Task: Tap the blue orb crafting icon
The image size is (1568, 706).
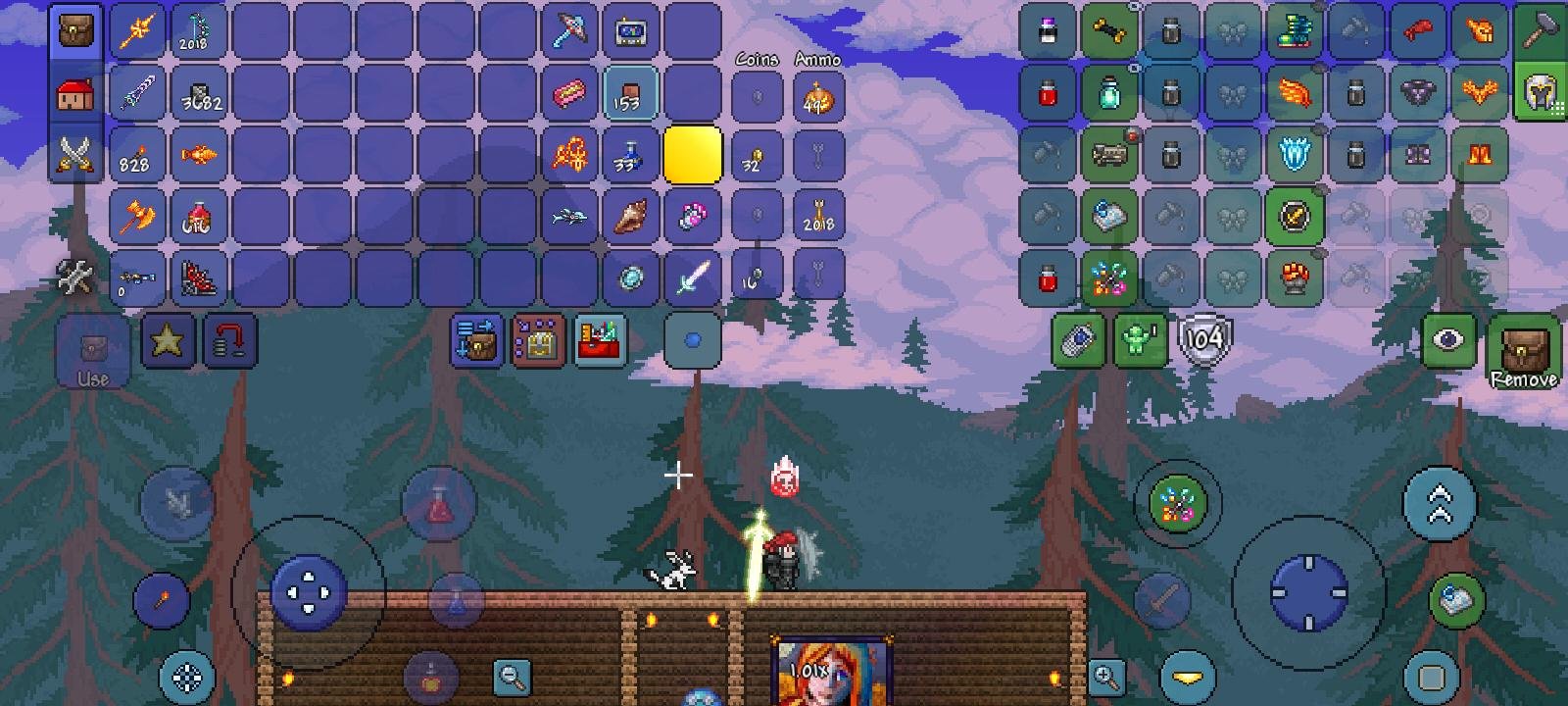Action: tap(694, 341)
